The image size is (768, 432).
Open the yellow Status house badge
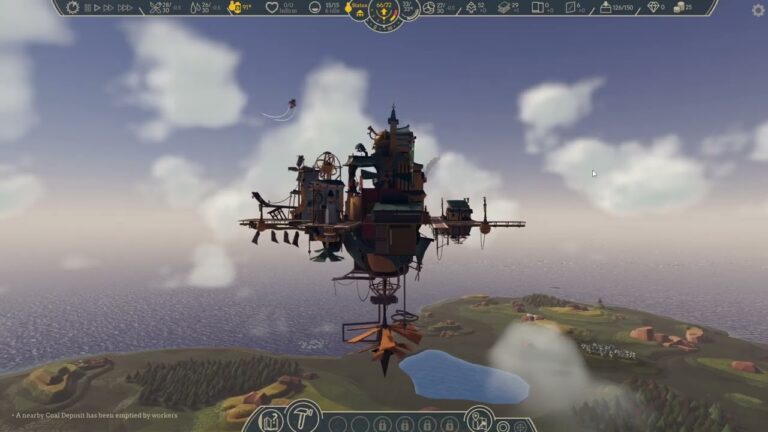coord(359,8)
